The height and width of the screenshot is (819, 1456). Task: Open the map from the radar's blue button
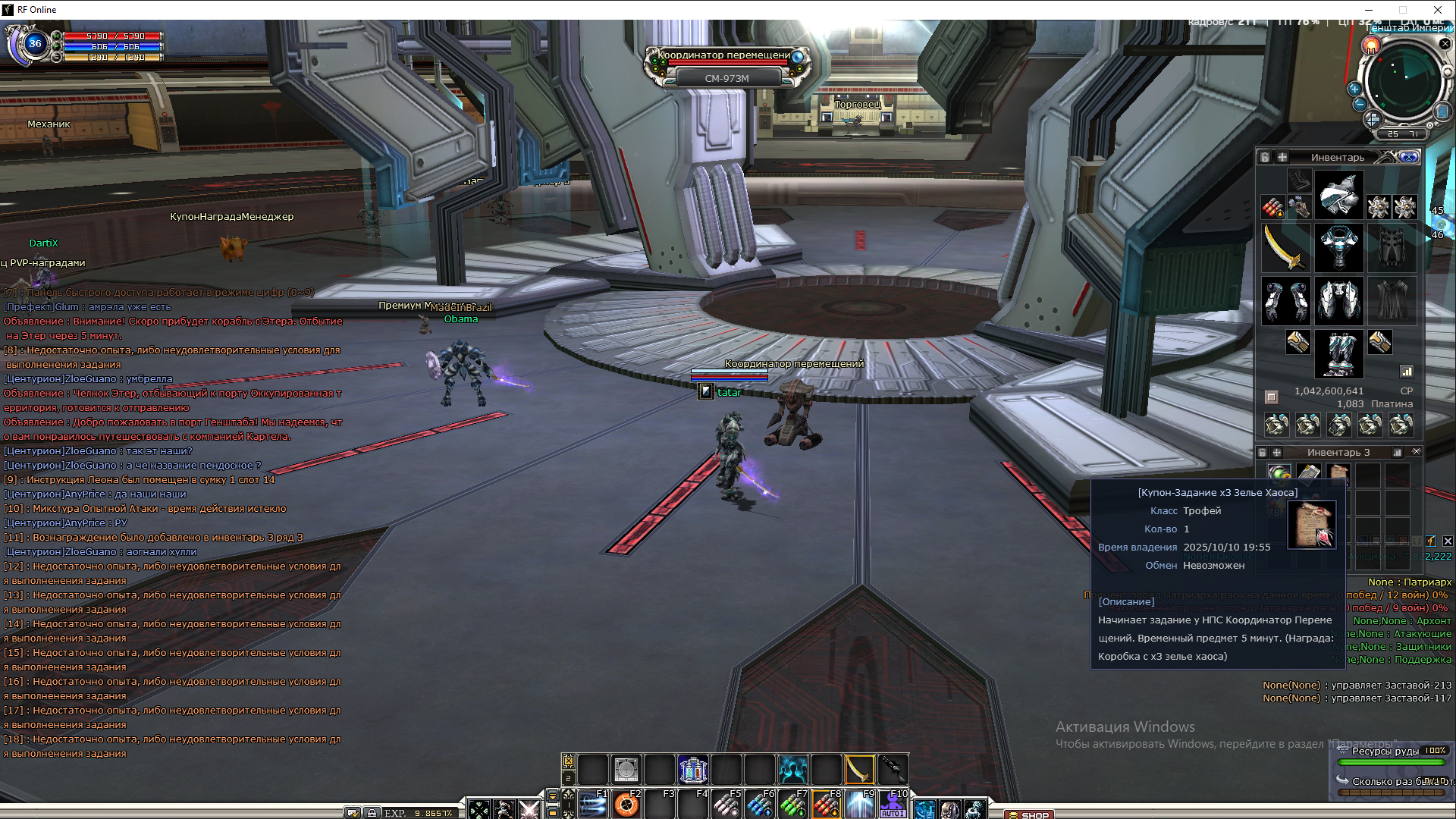1442,111
